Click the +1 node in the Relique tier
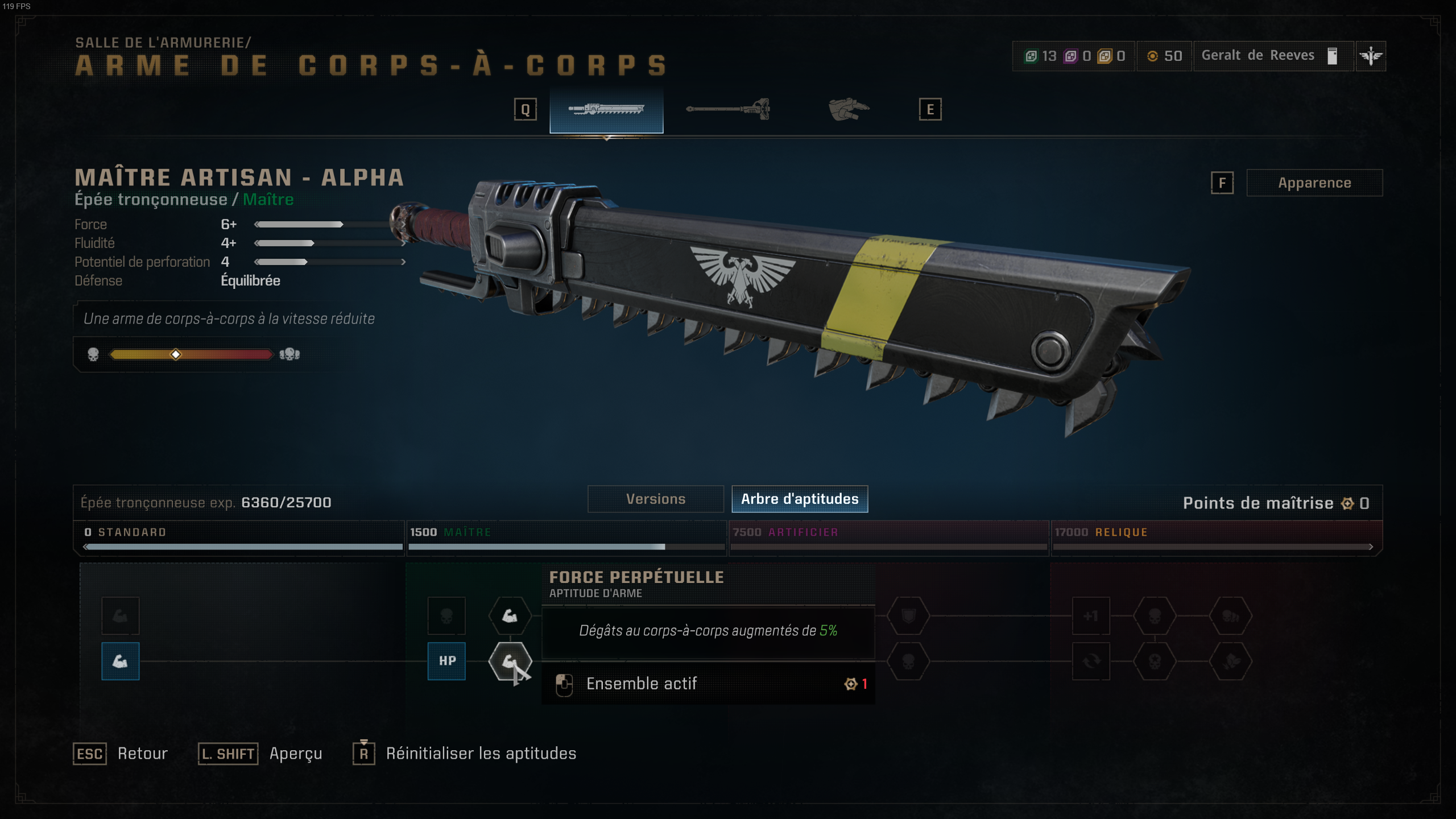Screen dimensions: 1456x819 (x=1091, y=616)
